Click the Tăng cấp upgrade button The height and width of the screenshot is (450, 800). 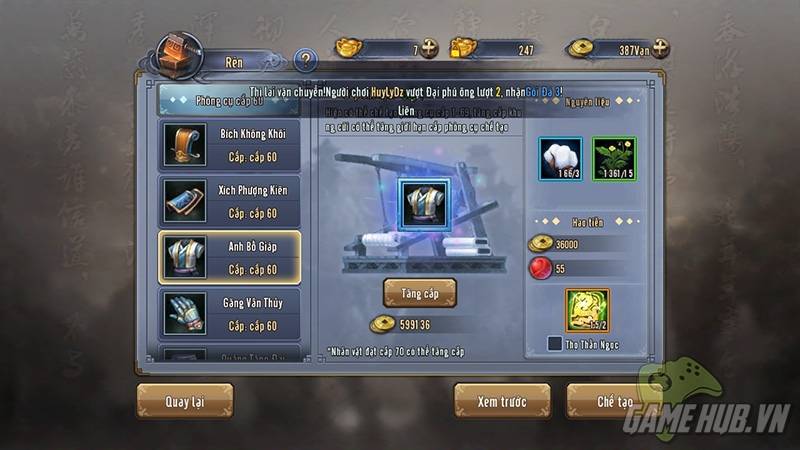[420, 292]
